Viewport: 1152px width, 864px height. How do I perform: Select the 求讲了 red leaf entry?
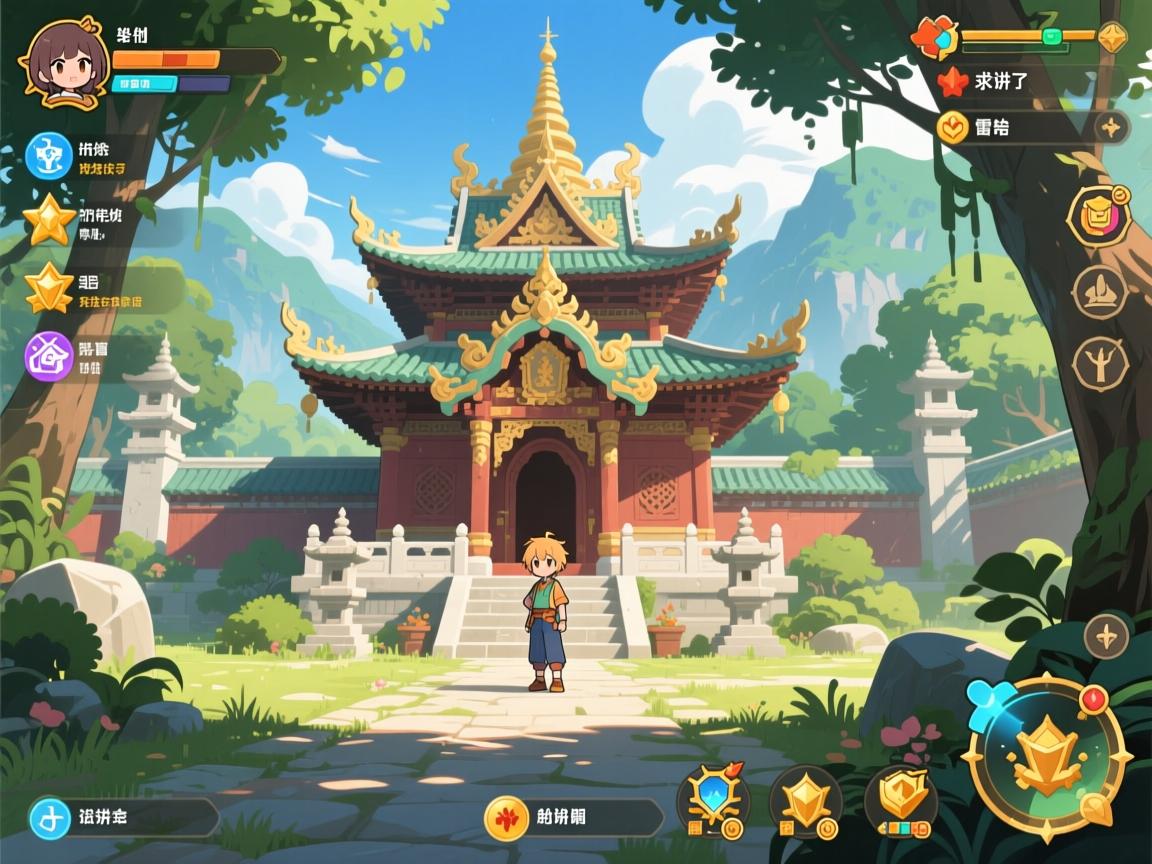tap(953, 82)
